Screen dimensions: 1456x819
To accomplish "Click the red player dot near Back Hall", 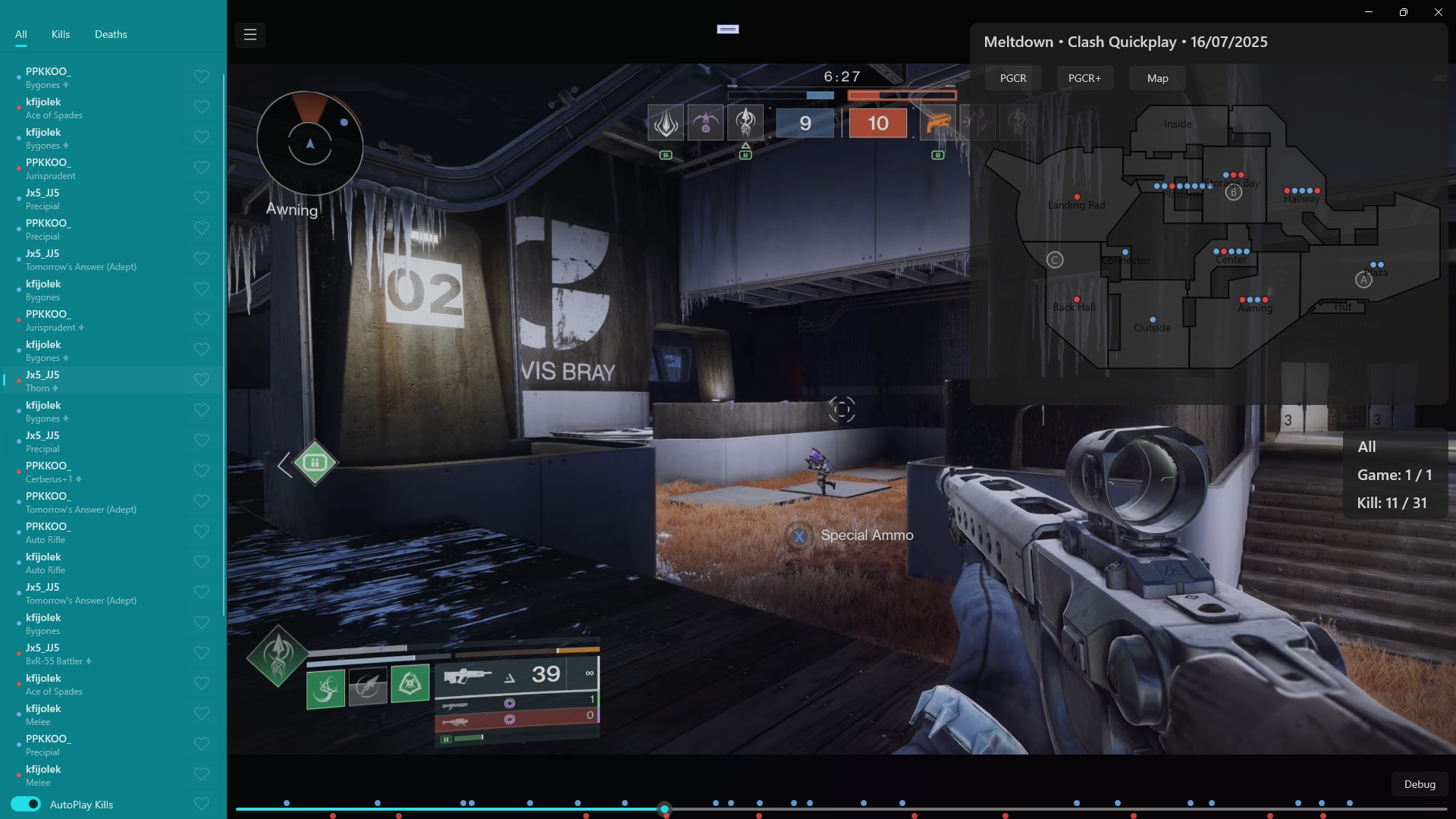I will (x=1075, y=300).
